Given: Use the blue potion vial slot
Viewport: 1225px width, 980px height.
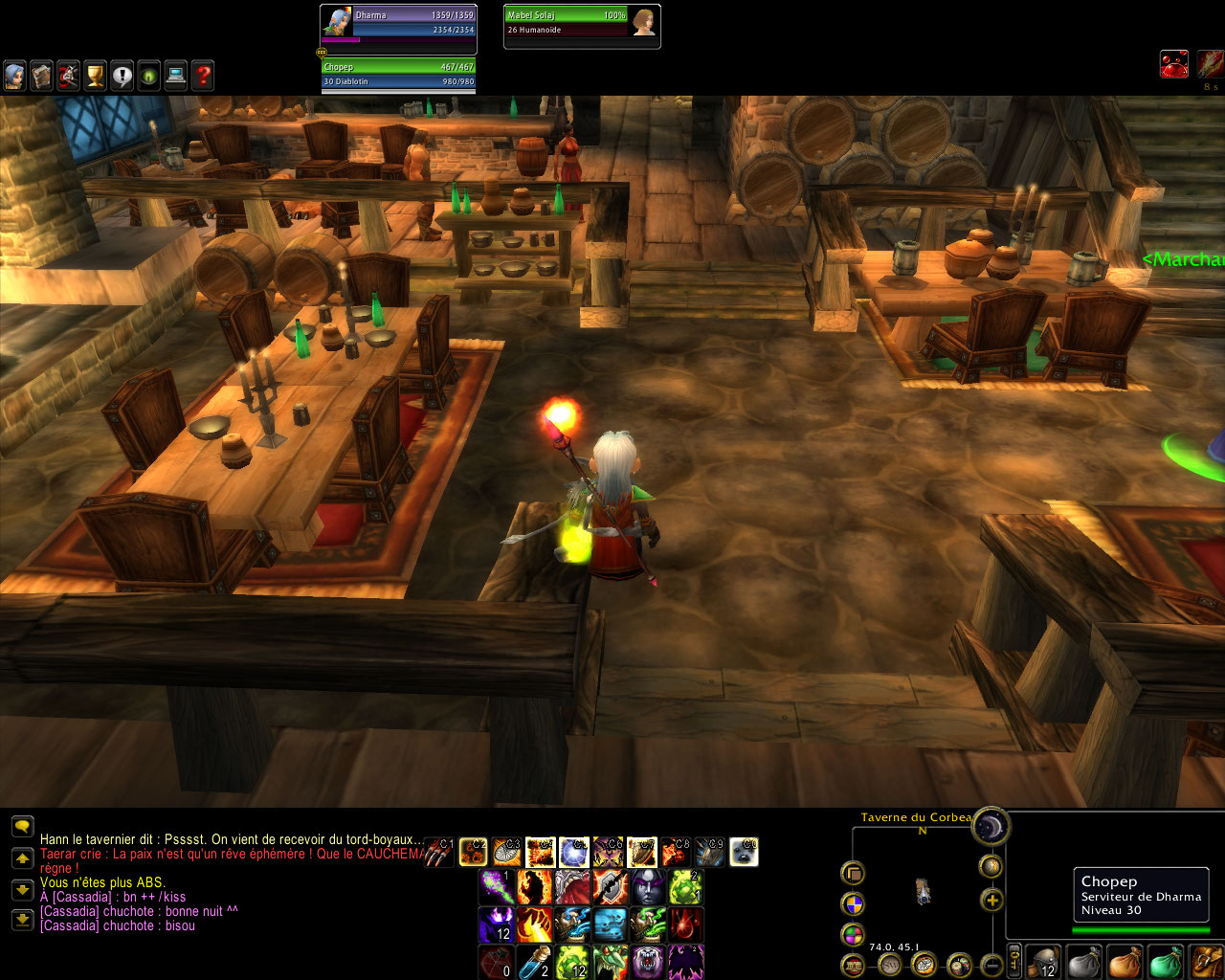Looking at the screenshot, I should (x=534, y=963).
